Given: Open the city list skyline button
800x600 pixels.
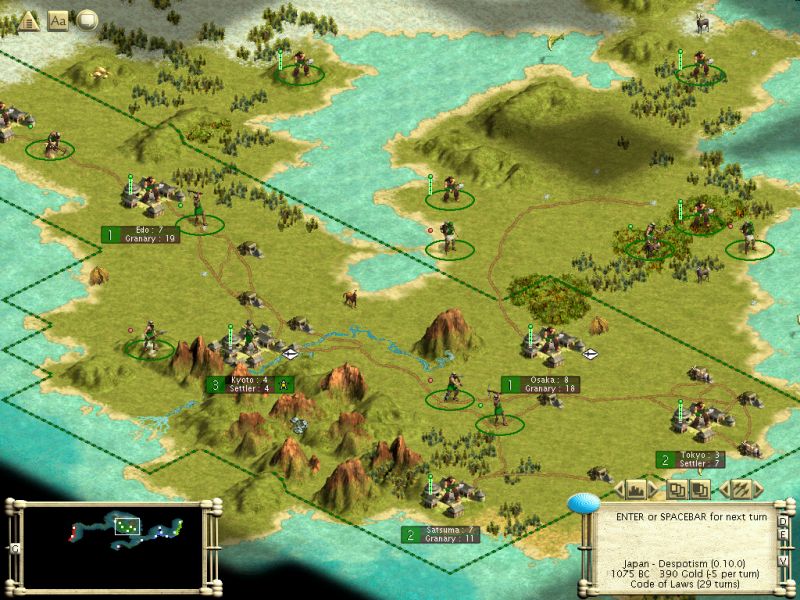Looking at the screenshot, I should click(635, 489).
